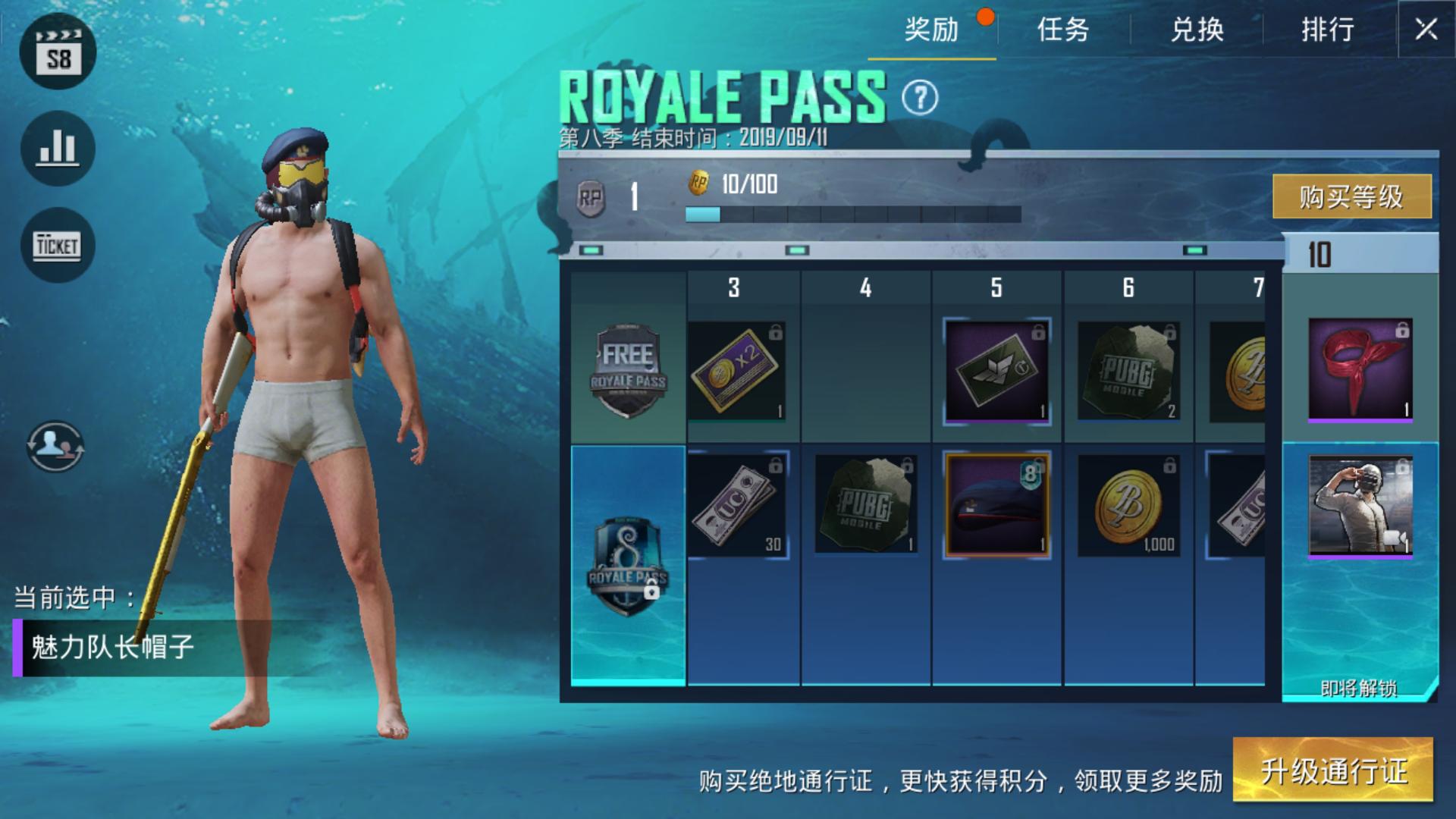Switch to the 奖励 rewards tab
The width and height of the screenshot is (1456, 819).
point(932,30)
